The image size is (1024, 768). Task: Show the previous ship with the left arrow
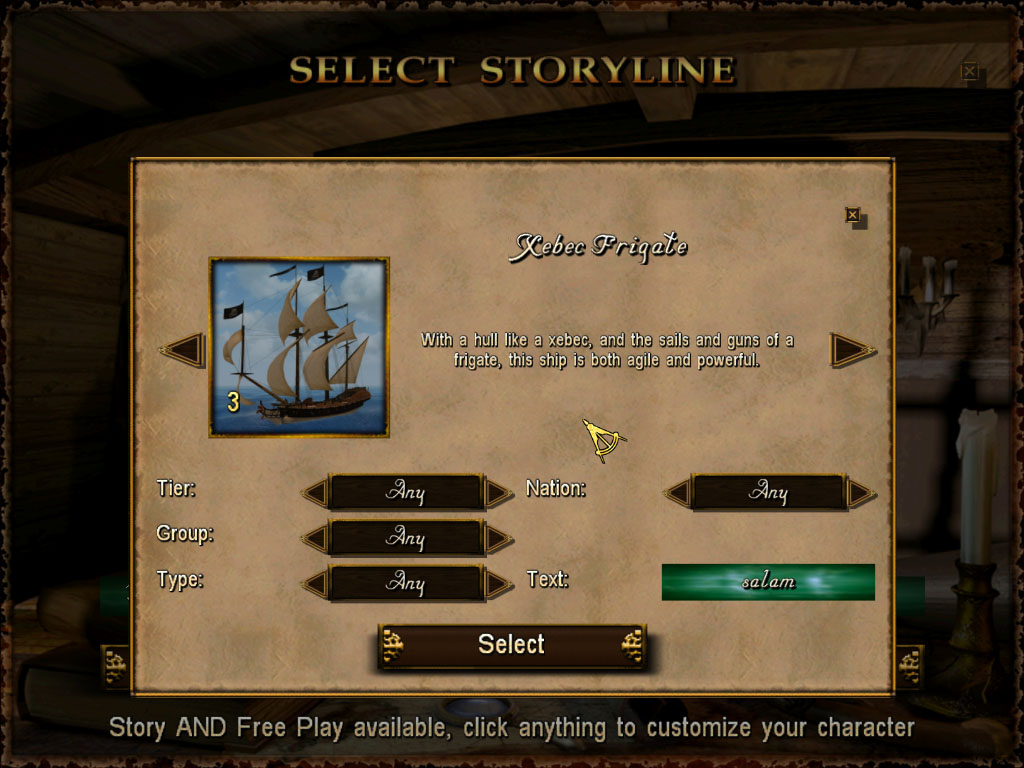(x=184, y=350)
